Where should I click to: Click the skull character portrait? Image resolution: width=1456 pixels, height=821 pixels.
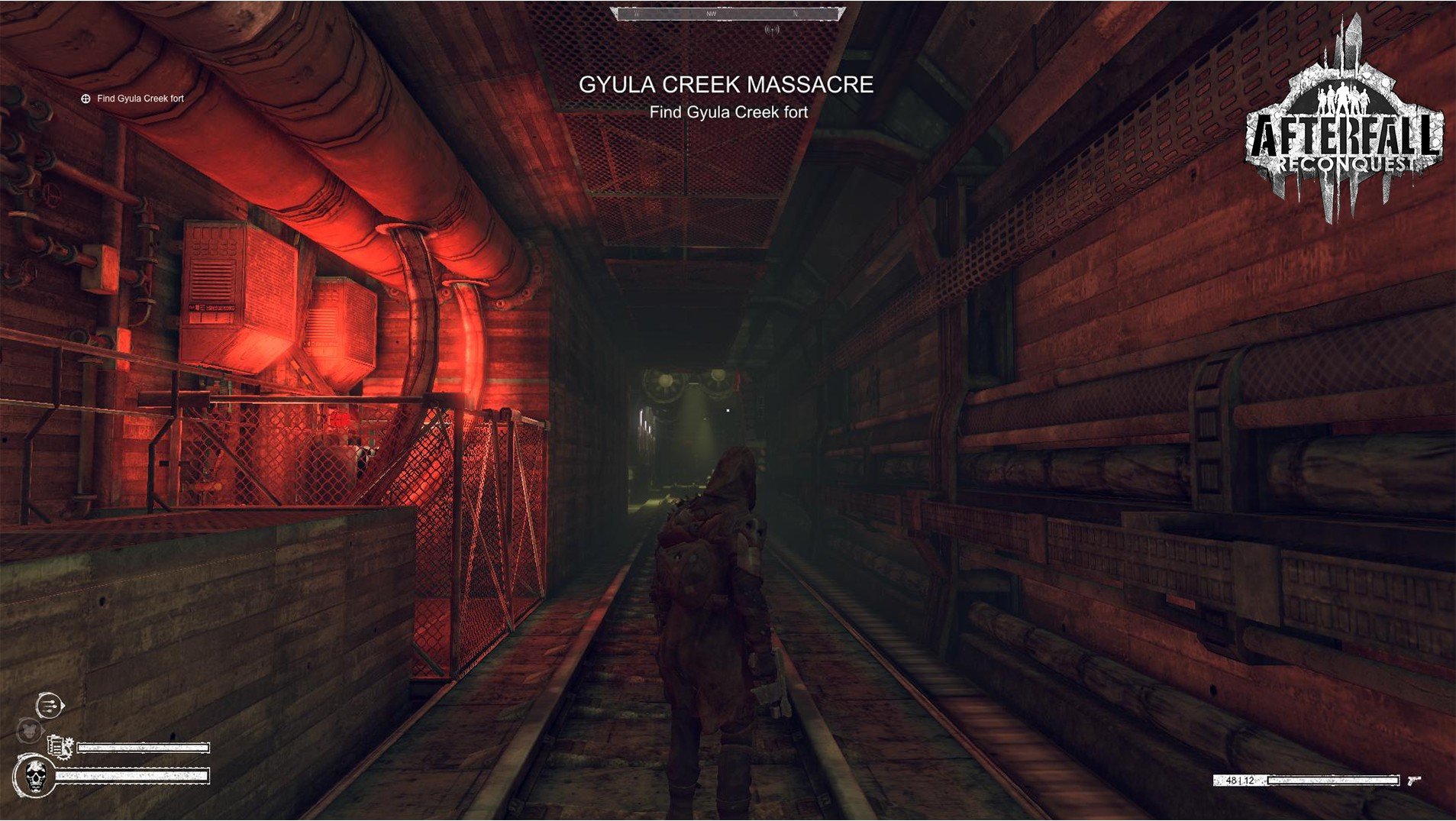tap(35, 776)
